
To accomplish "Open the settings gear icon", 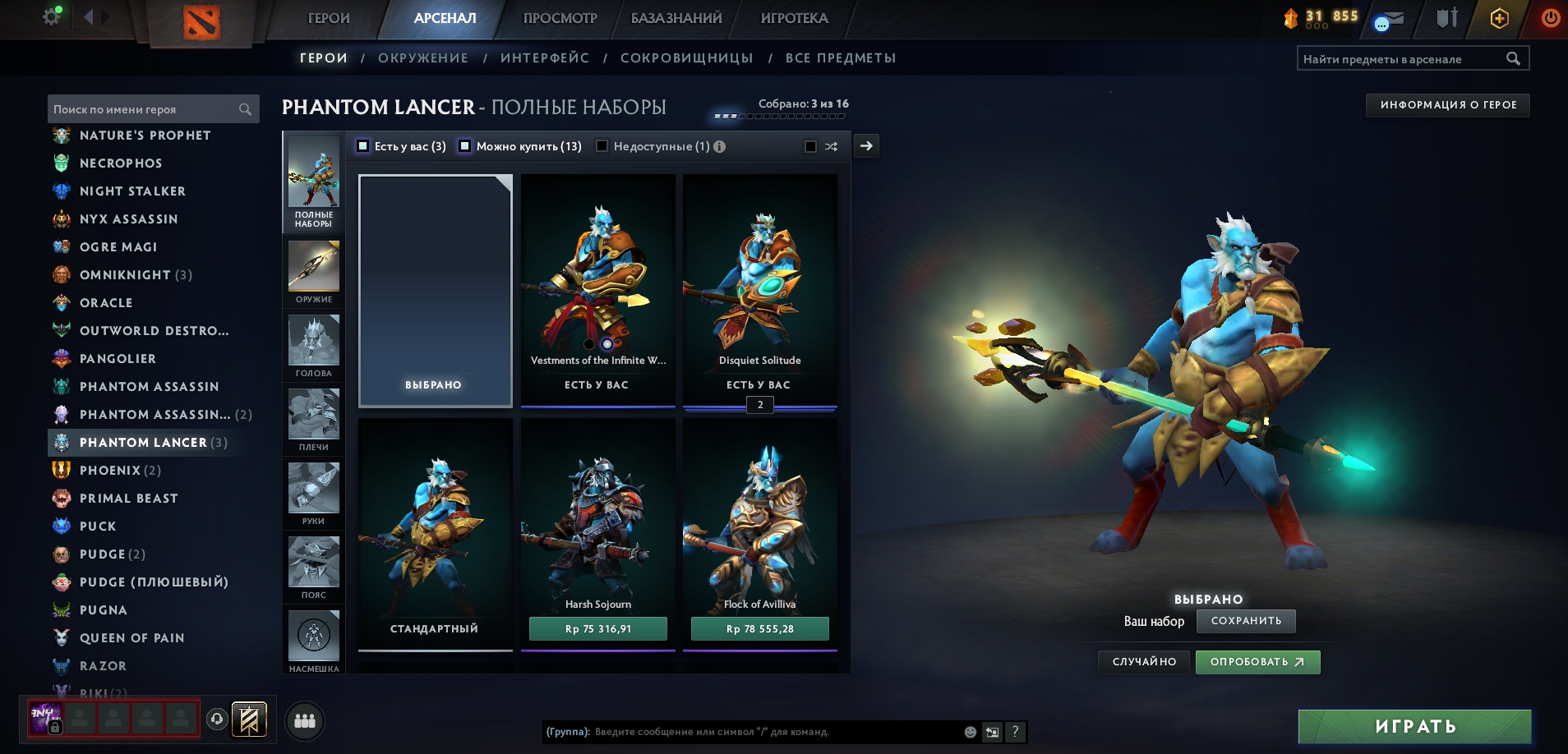I will pos(52,16).
